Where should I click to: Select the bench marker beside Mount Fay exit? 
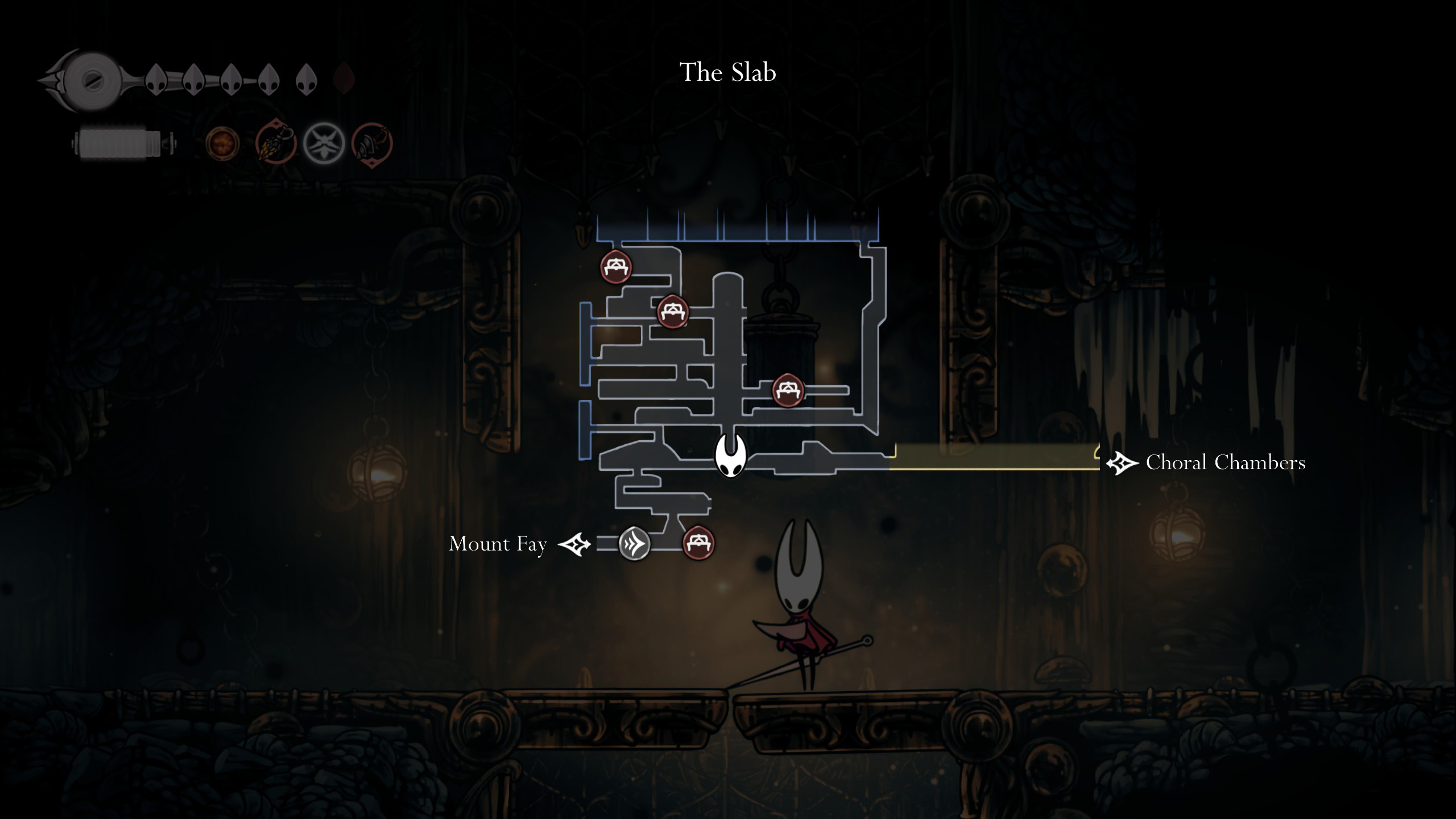click(698, 543)
